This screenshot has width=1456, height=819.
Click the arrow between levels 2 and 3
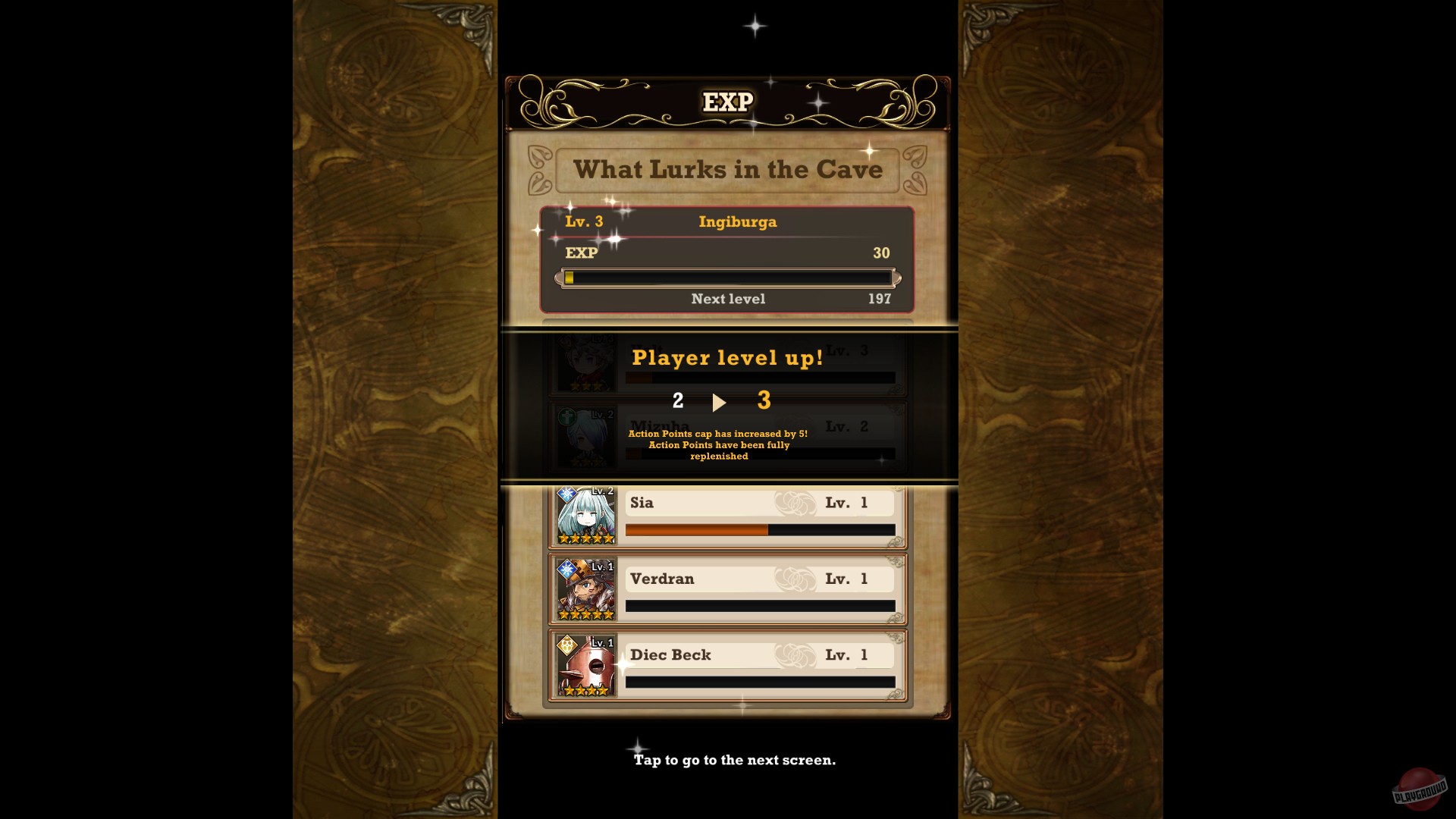[719, 402]
